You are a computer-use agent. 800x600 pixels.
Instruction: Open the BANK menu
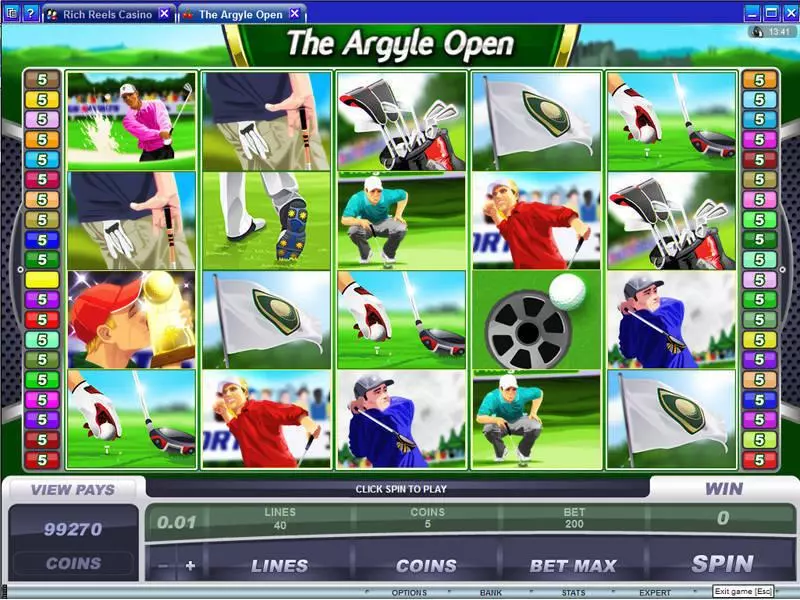tap(490, 593)
